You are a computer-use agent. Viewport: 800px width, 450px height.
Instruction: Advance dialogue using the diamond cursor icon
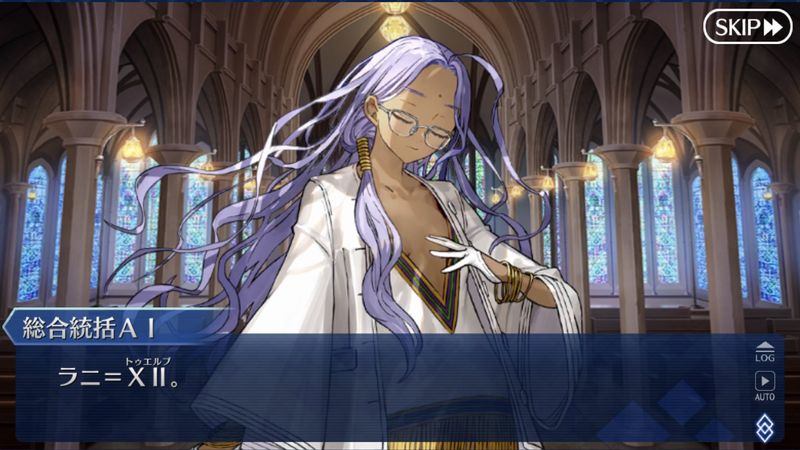pos(764,427)
